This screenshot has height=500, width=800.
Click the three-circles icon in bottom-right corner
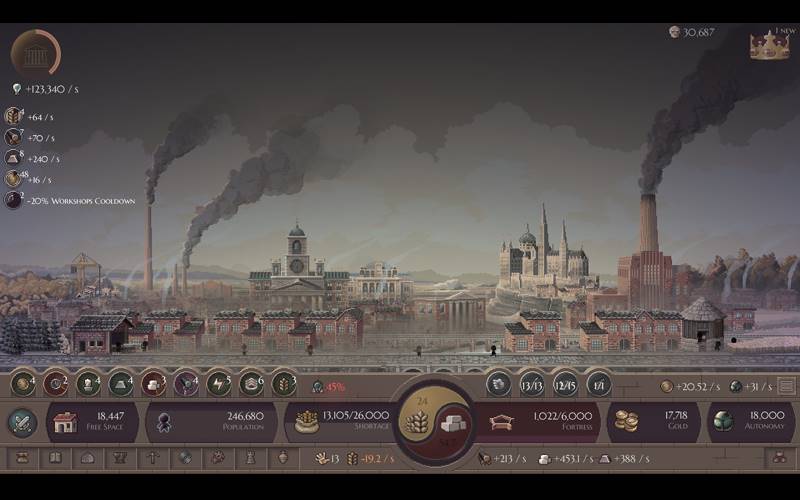coord(780,458)
